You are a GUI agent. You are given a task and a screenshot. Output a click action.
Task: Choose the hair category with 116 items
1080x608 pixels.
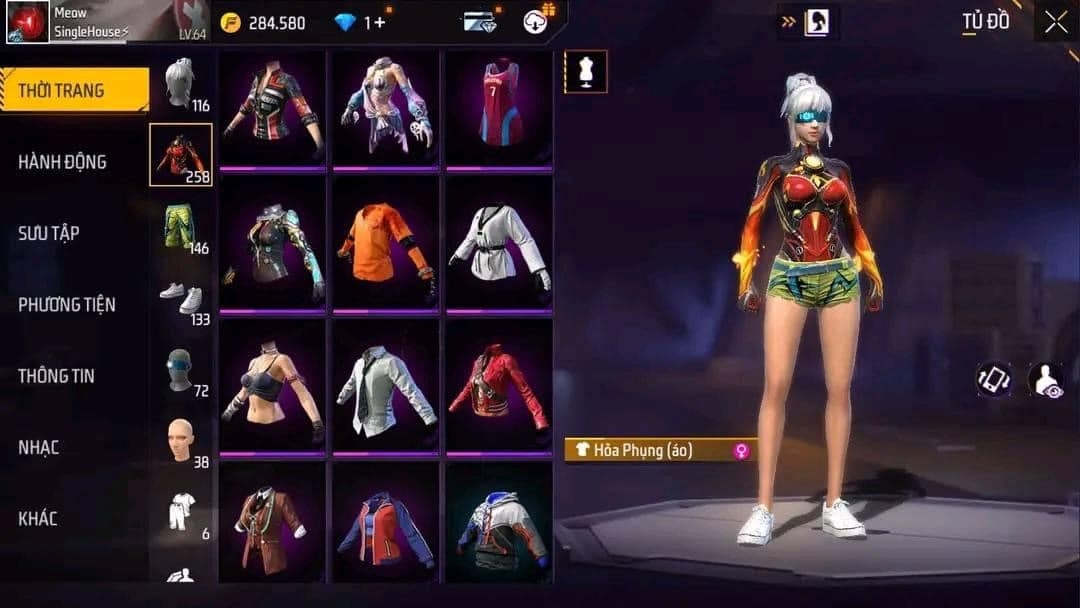point(181,84)
